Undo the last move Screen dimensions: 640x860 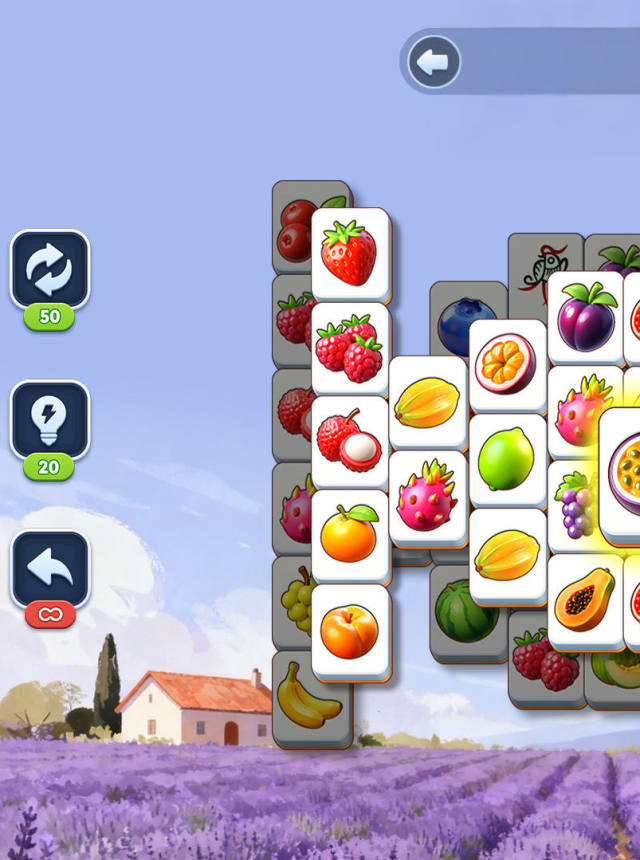(50, 569)
